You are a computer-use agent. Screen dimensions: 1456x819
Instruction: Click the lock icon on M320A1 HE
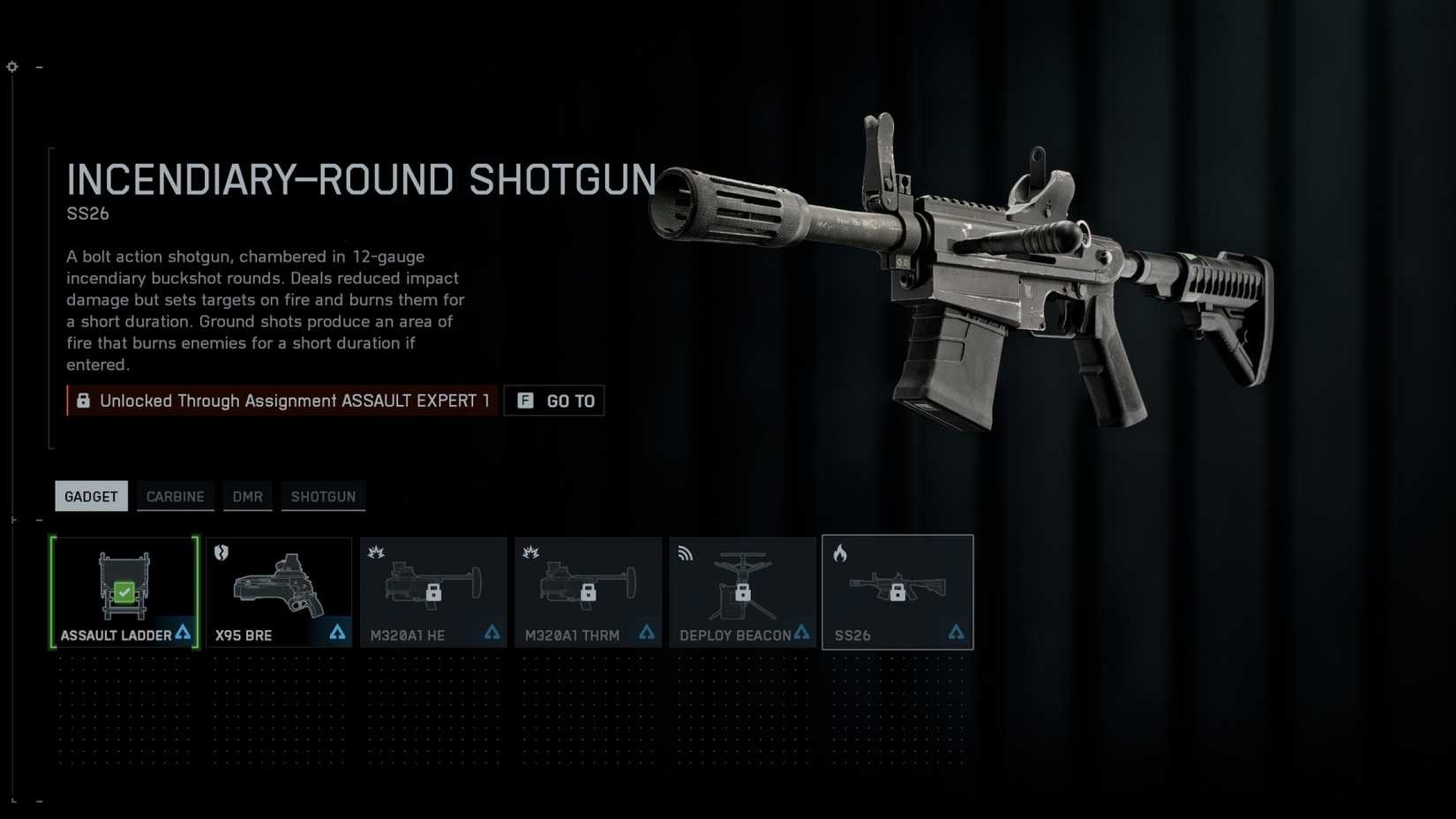pyautogui.click(x=434, y=591)
